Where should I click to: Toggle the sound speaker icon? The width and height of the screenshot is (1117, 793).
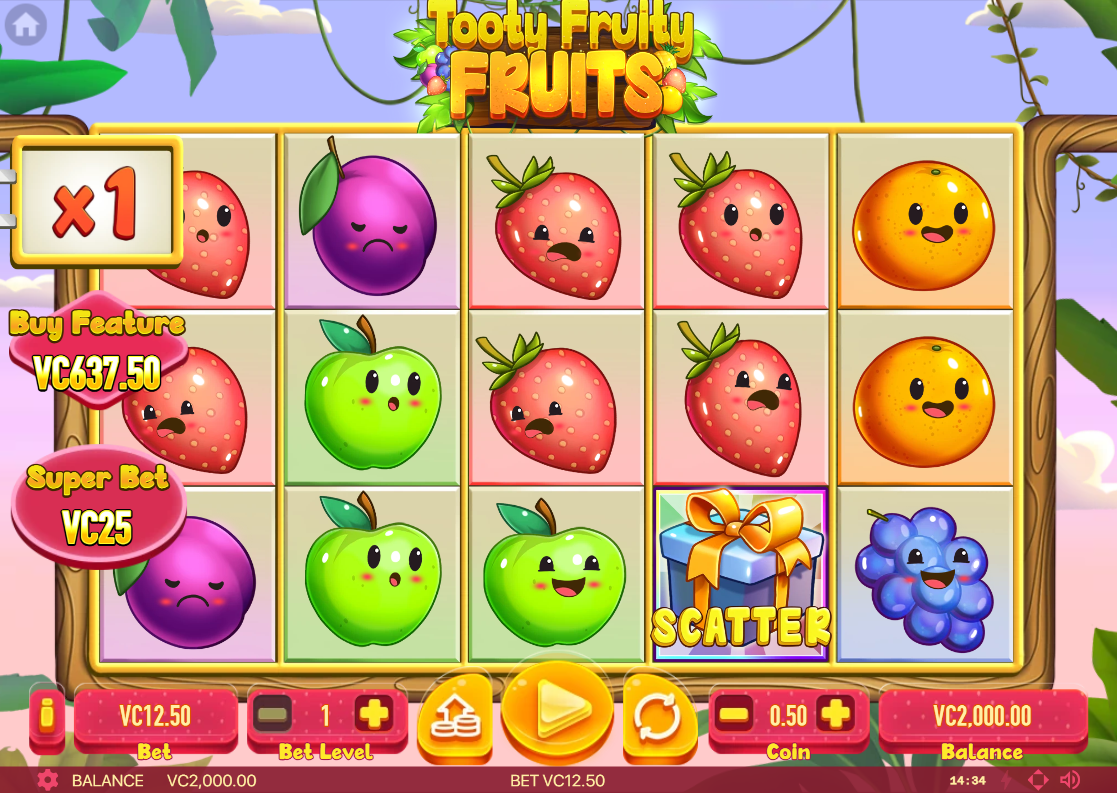[x=1069, y=780]
